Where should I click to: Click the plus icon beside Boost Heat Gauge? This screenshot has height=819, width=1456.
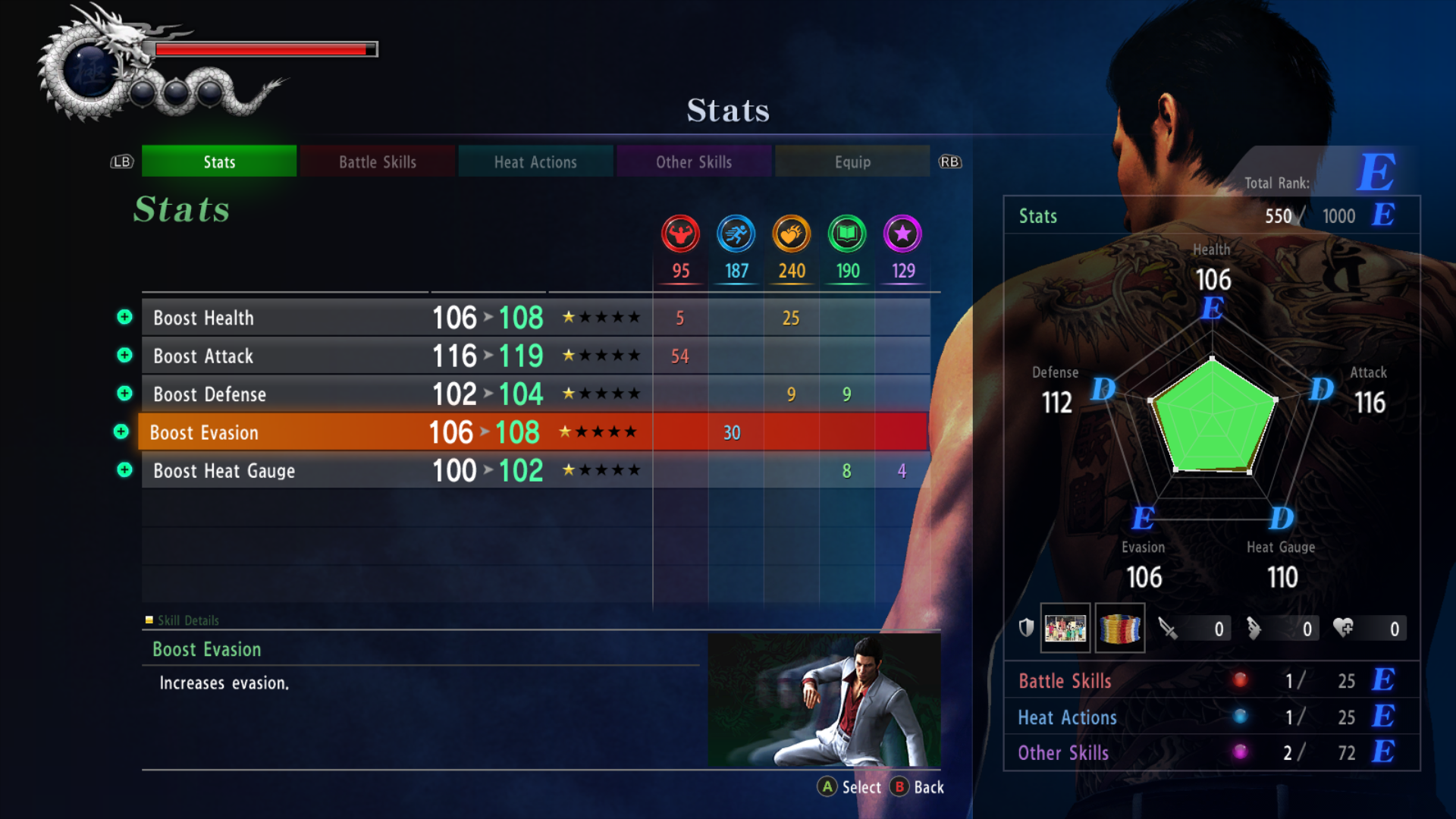pos(124,470)
